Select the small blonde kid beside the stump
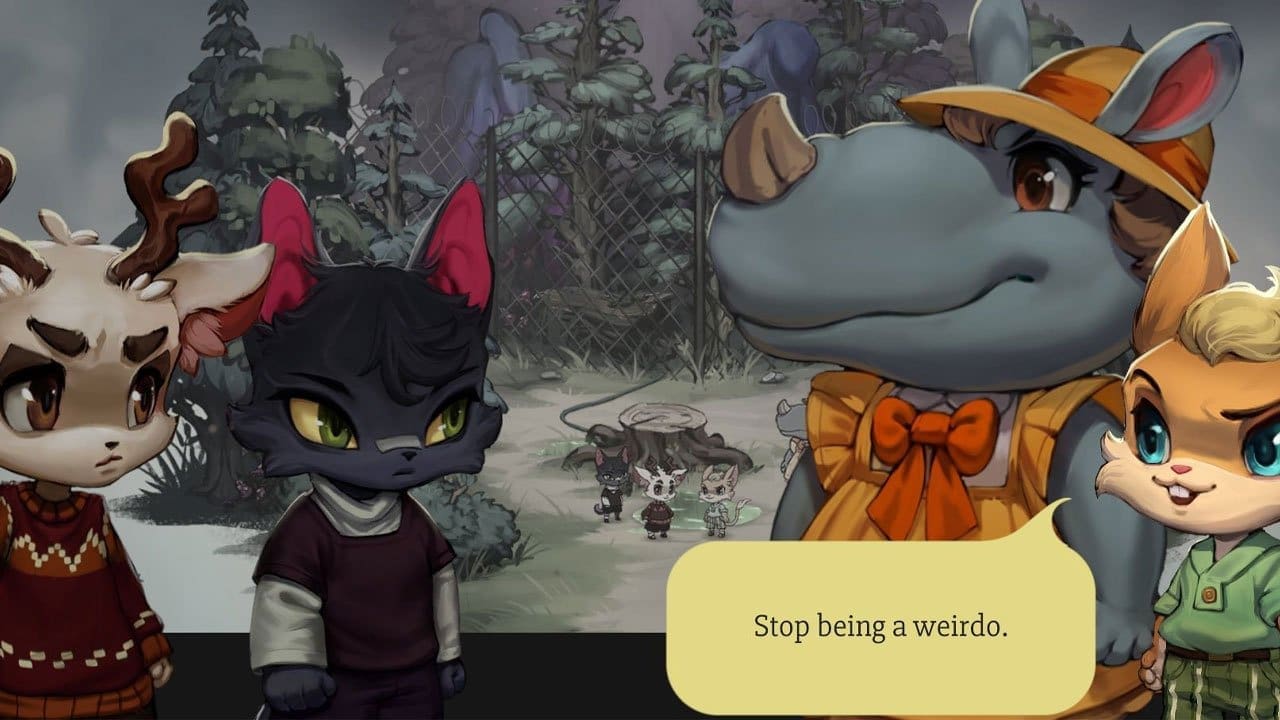 [x=718, y=495]
